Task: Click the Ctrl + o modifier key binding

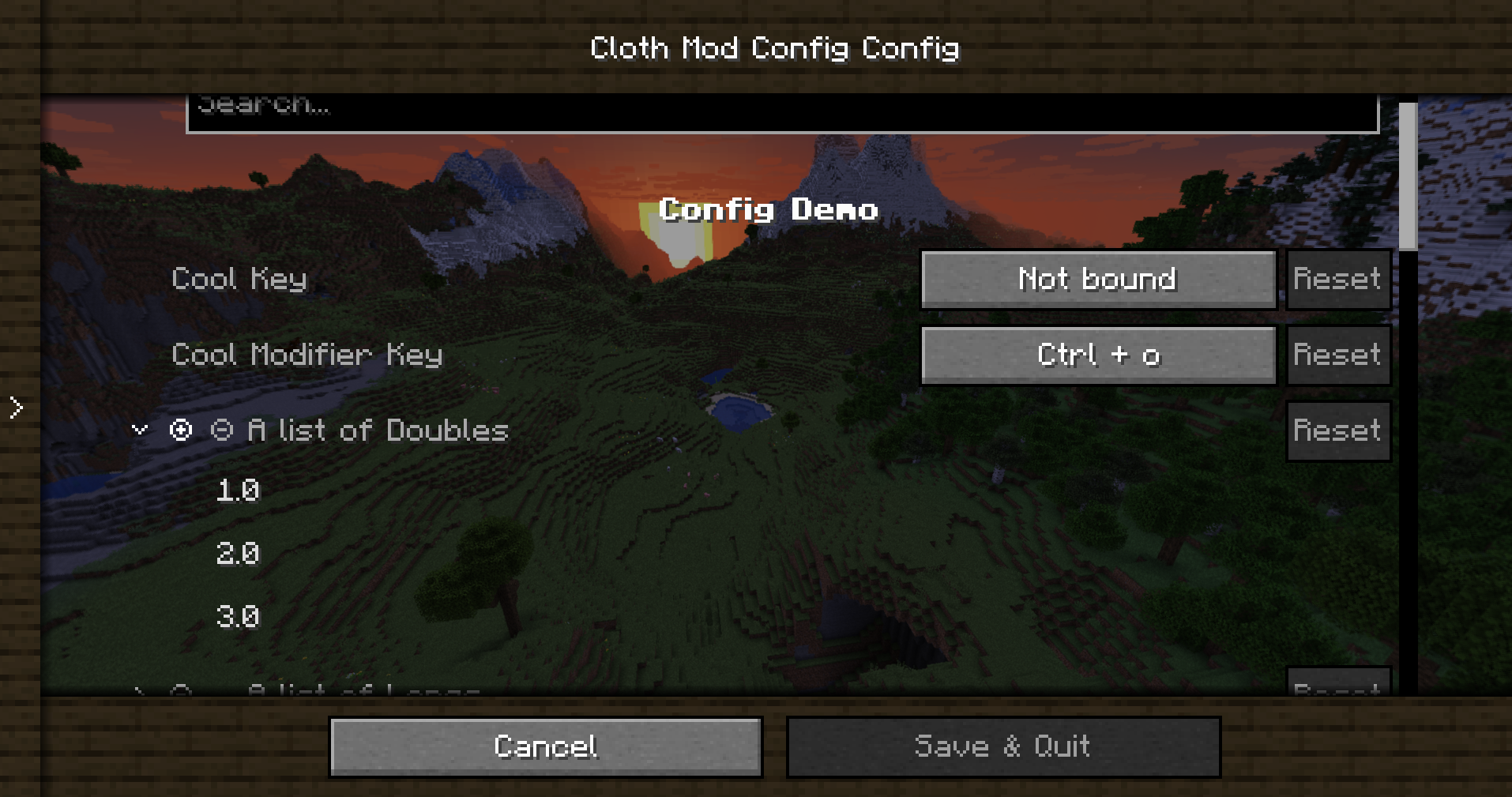Action: pos(1098,355)
